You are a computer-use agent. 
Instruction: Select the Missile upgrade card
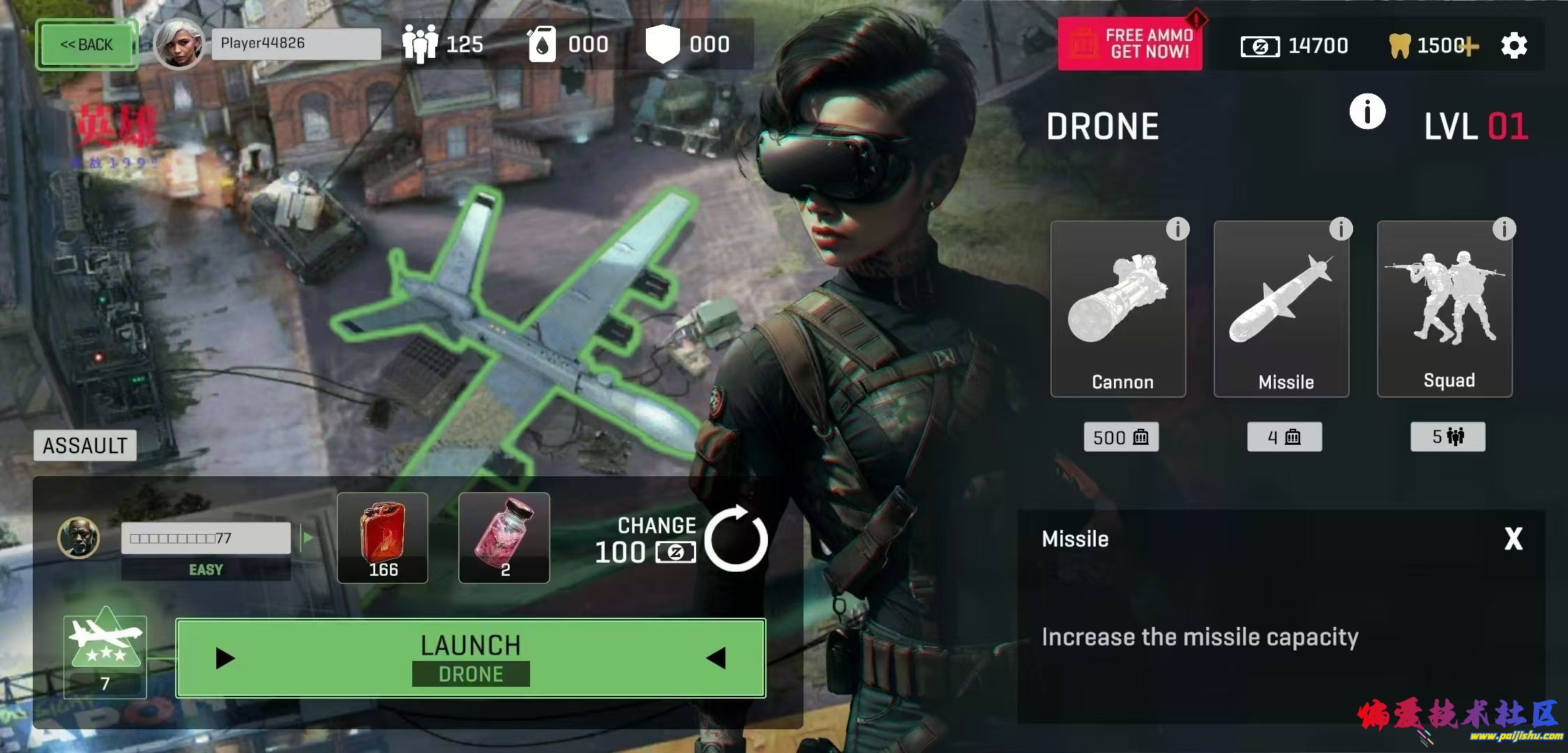1281,309
